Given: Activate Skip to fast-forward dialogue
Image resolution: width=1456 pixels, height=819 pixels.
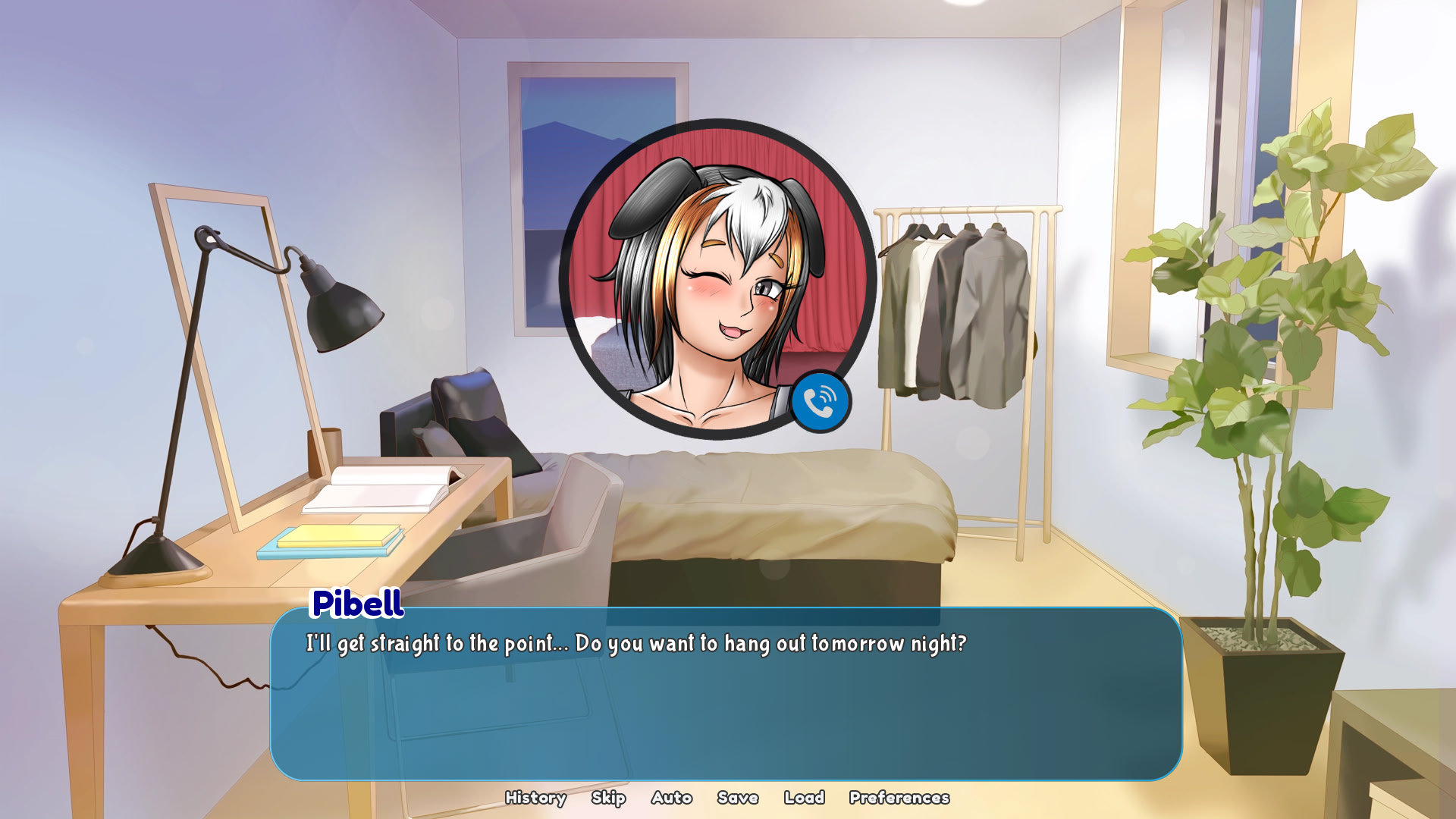Looking at the screenshot, I should pos(608,798).
